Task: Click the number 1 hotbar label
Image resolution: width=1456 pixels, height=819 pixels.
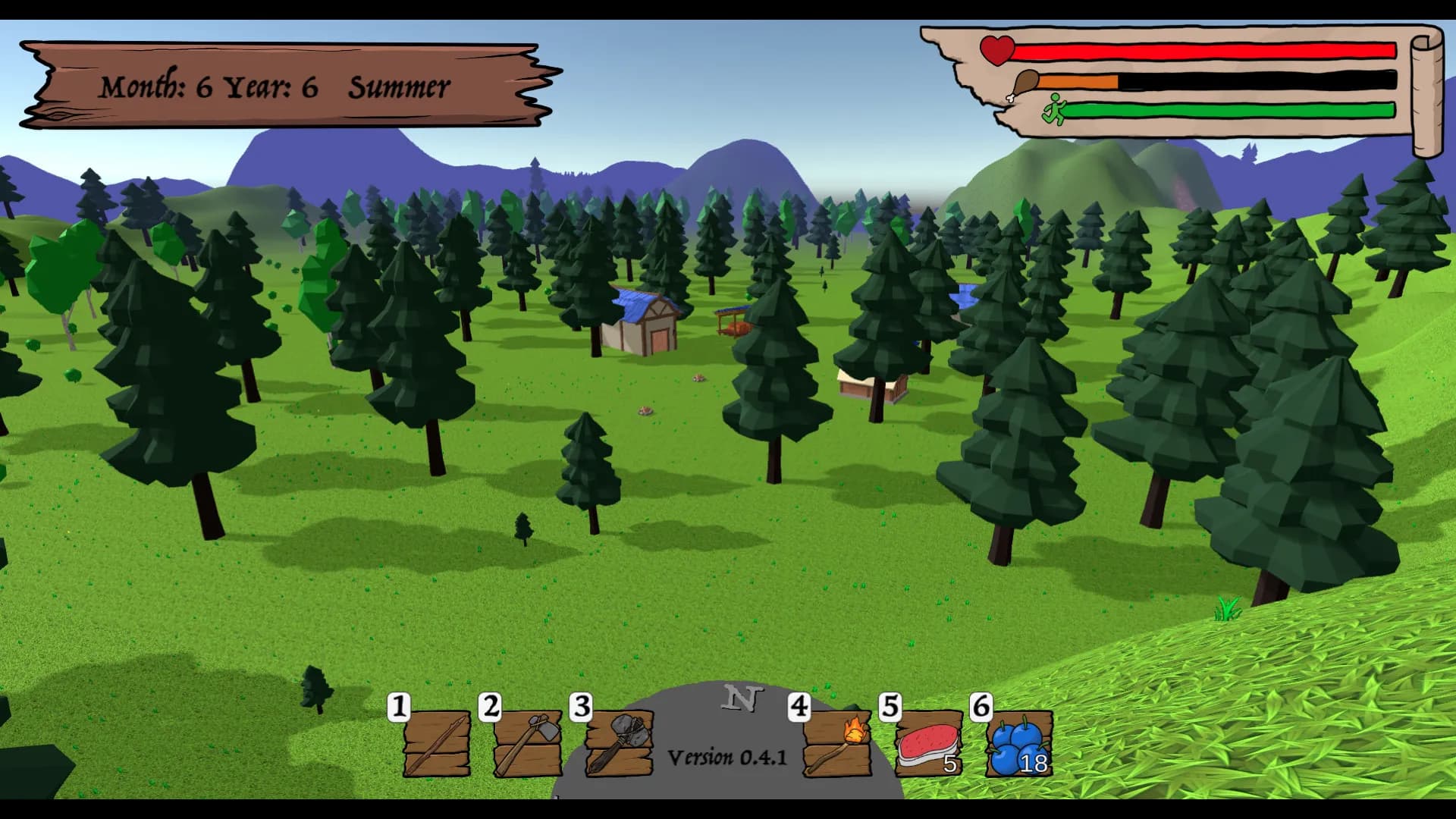Action: point(397,707)
